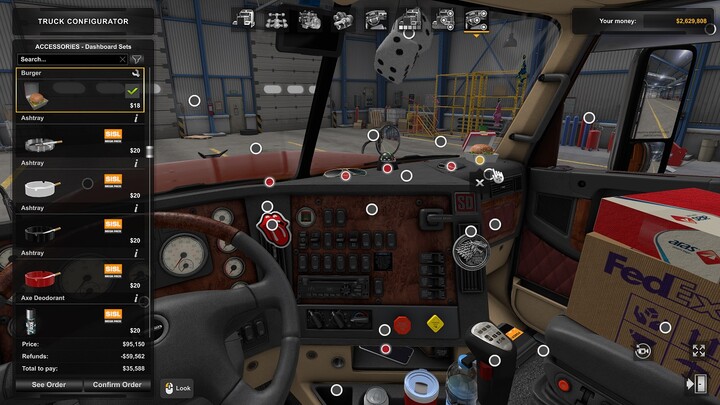The image size is (720, 405).
Task: Switch to the chassis configuration tab
Action: [278, 17]
